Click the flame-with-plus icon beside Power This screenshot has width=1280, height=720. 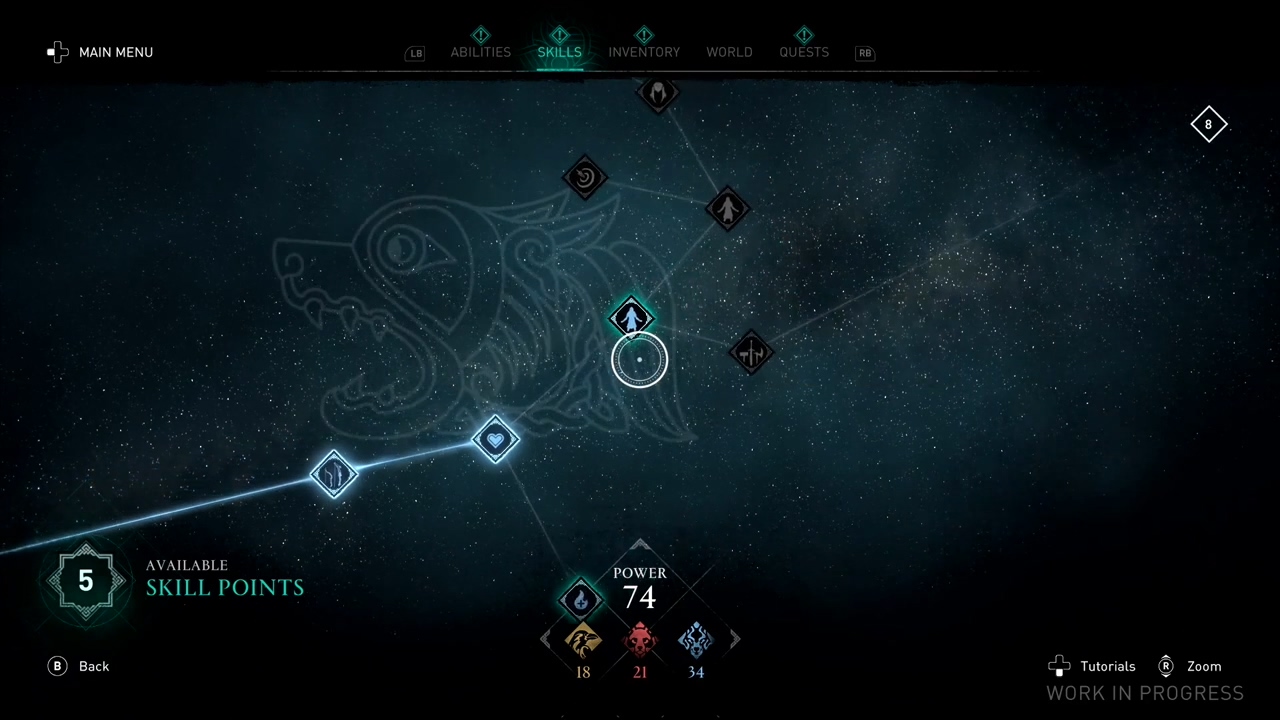click(581, 601)
